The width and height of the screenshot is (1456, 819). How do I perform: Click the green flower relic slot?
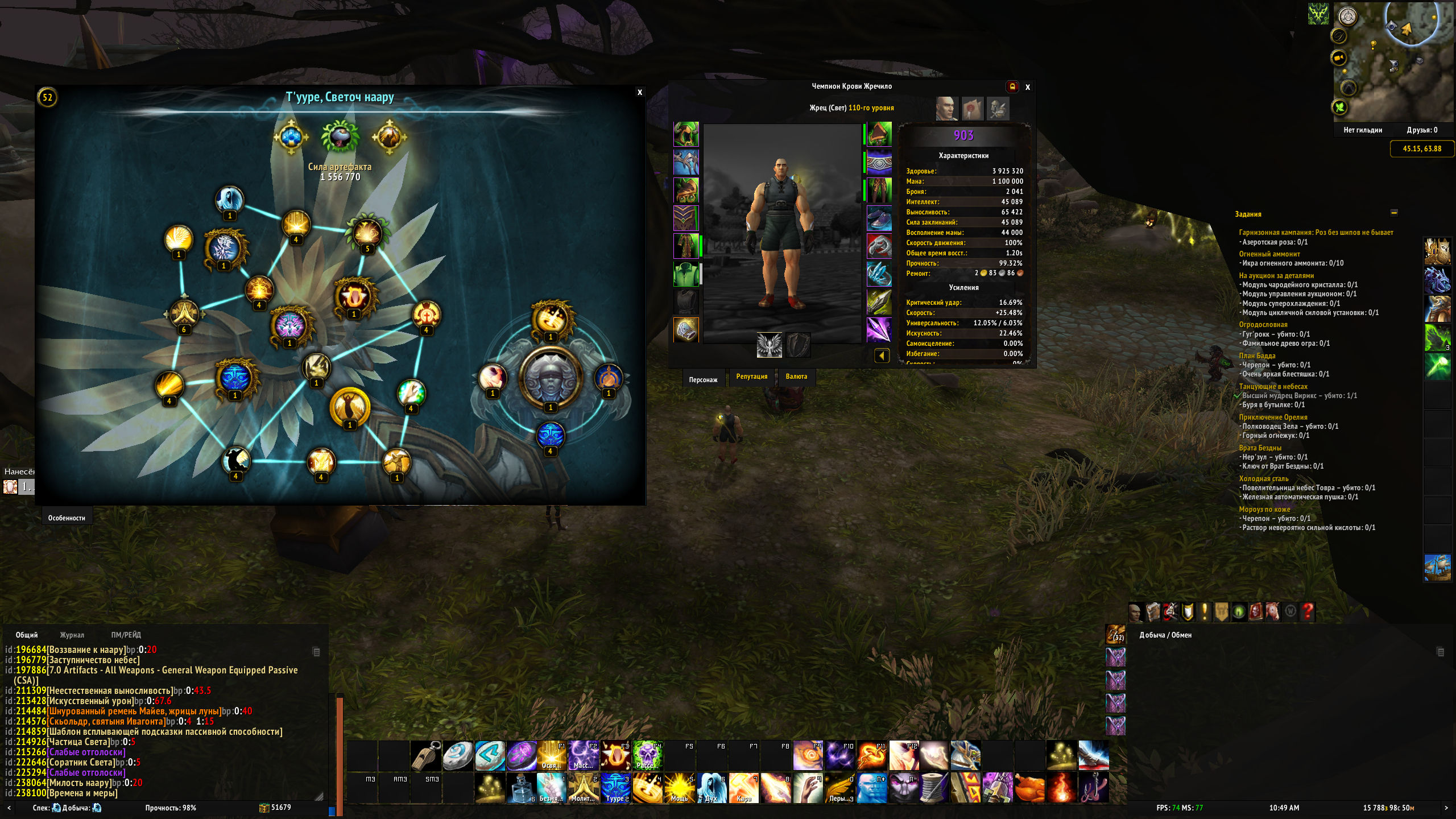[x=340, y=136]
